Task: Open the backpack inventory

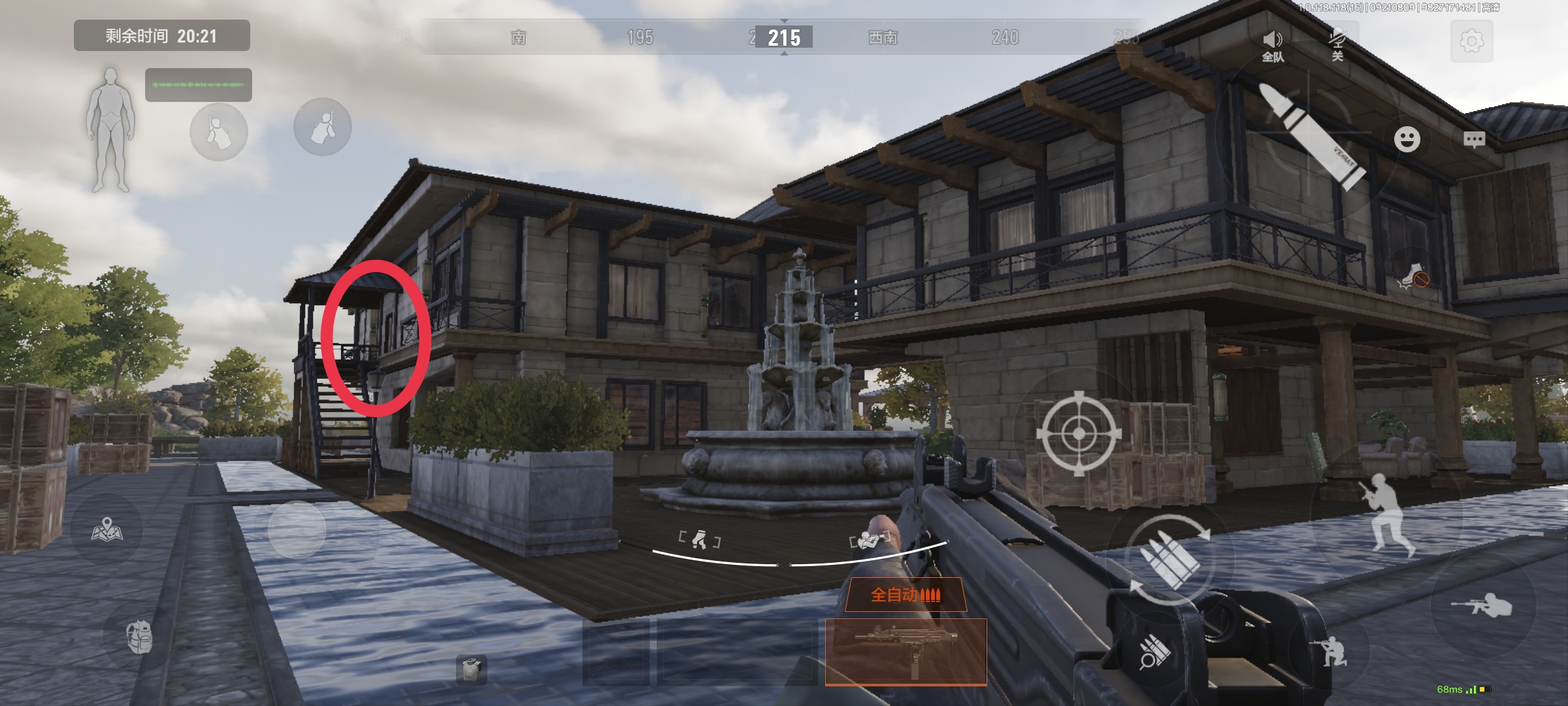Action: 139,636
